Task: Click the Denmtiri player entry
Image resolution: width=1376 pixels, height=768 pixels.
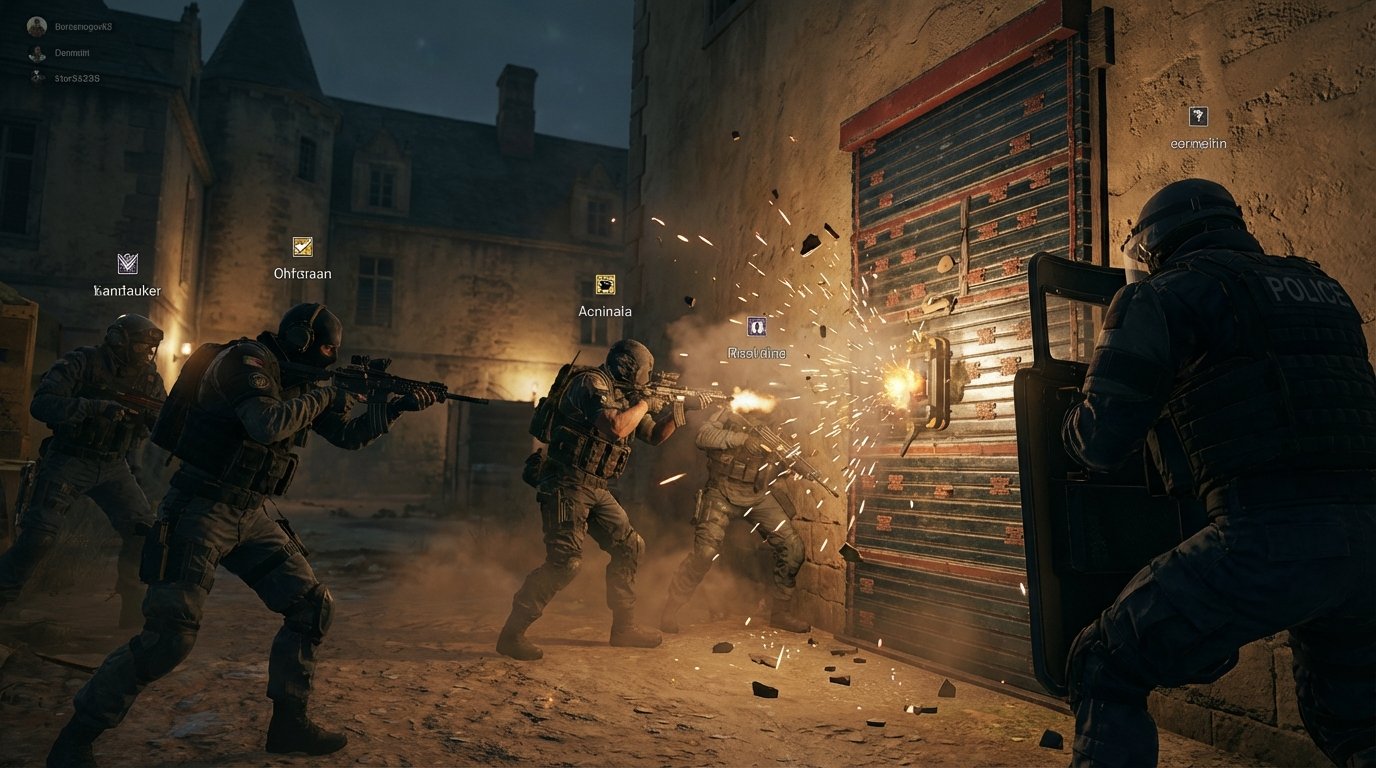Action: [62, 52]
